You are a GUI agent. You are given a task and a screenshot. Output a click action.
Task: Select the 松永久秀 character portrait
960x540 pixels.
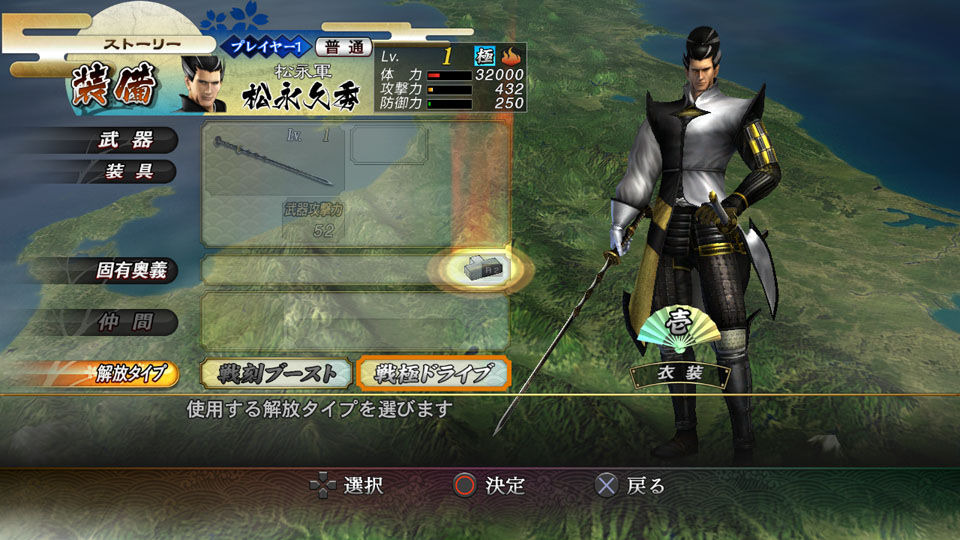coord(204,84)
